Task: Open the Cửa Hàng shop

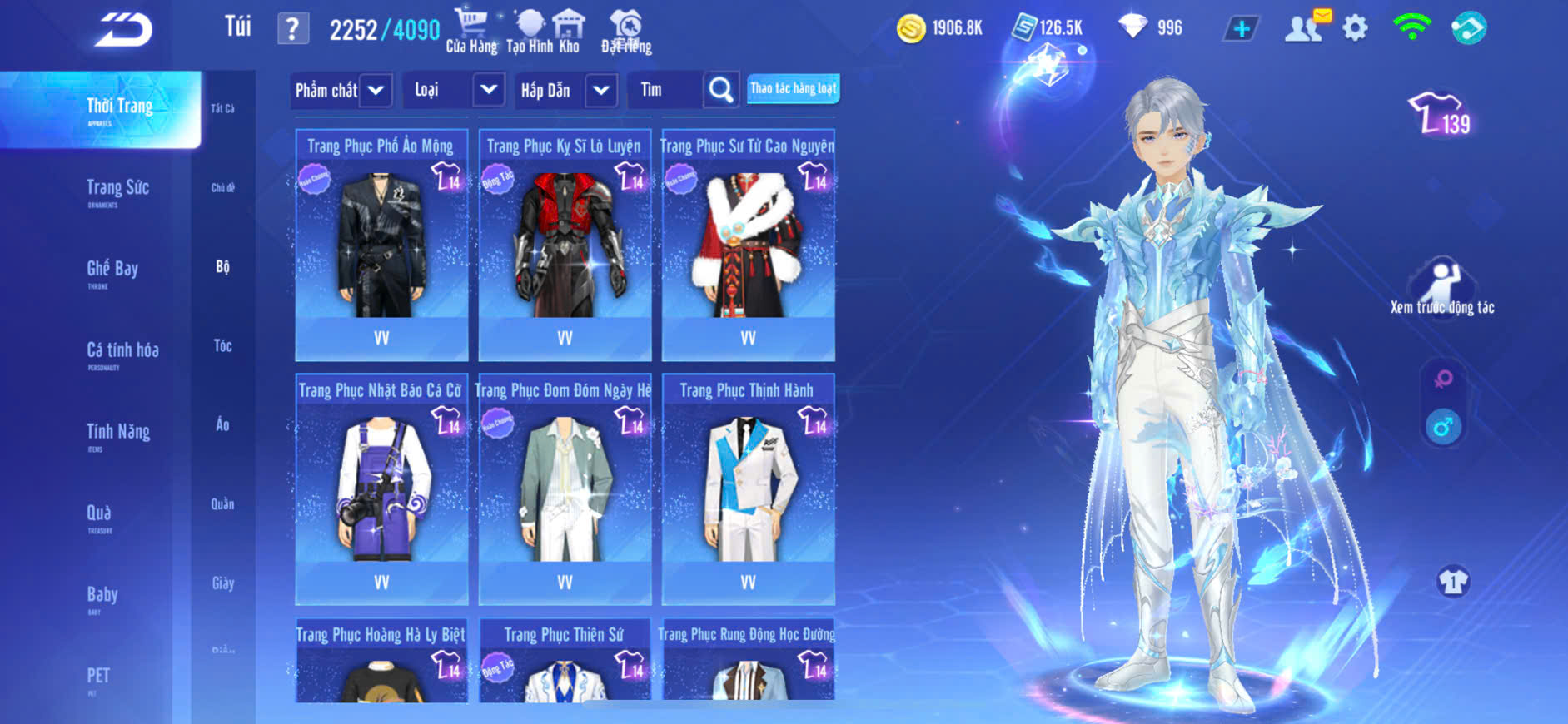Action: coord(471,31)
